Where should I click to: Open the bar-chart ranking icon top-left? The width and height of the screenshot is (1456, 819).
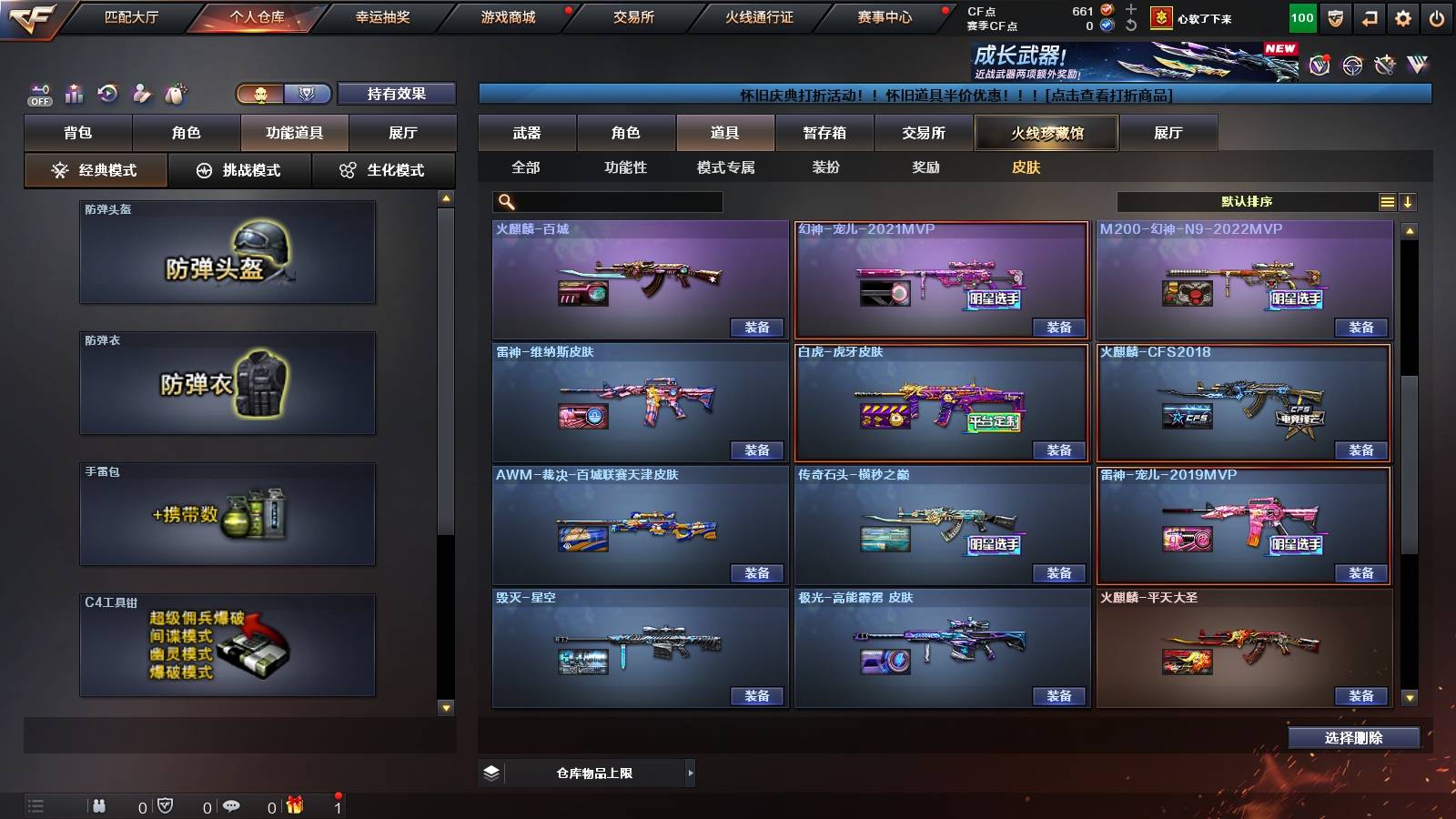[x=75, y=94]
